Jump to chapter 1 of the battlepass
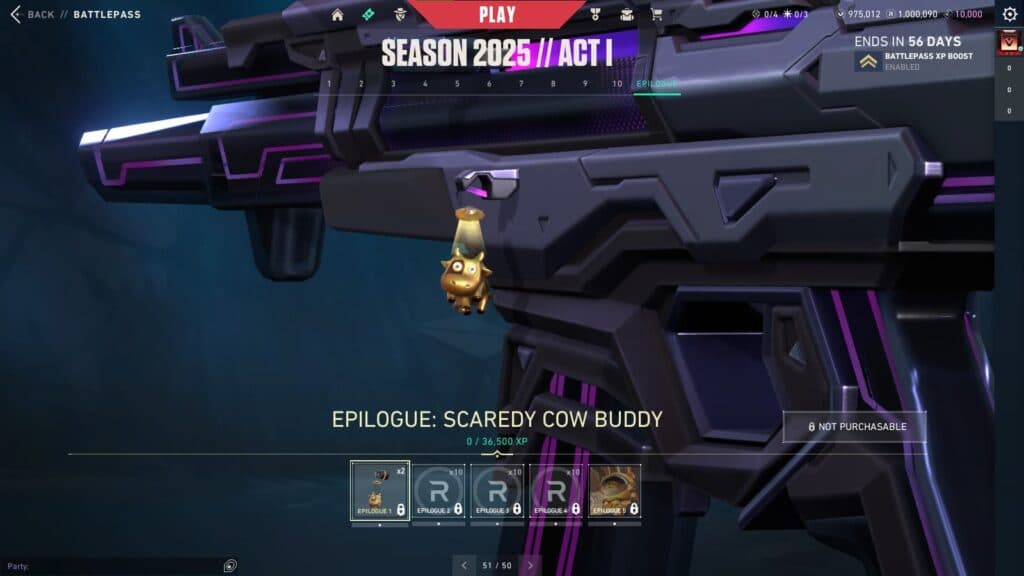This screenshot has width=1024, height=576. [329, 84]
